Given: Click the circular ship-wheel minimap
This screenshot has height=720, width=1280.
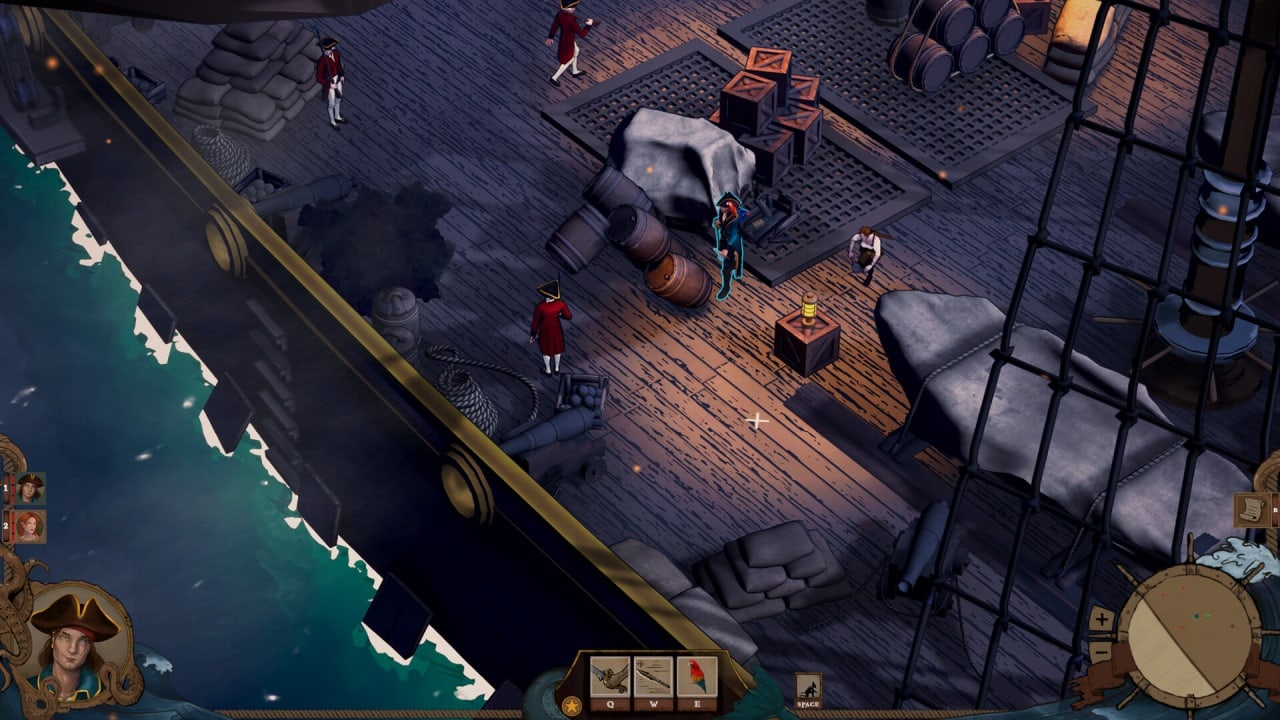Looking at the screenshot, I should point(1188,636).
